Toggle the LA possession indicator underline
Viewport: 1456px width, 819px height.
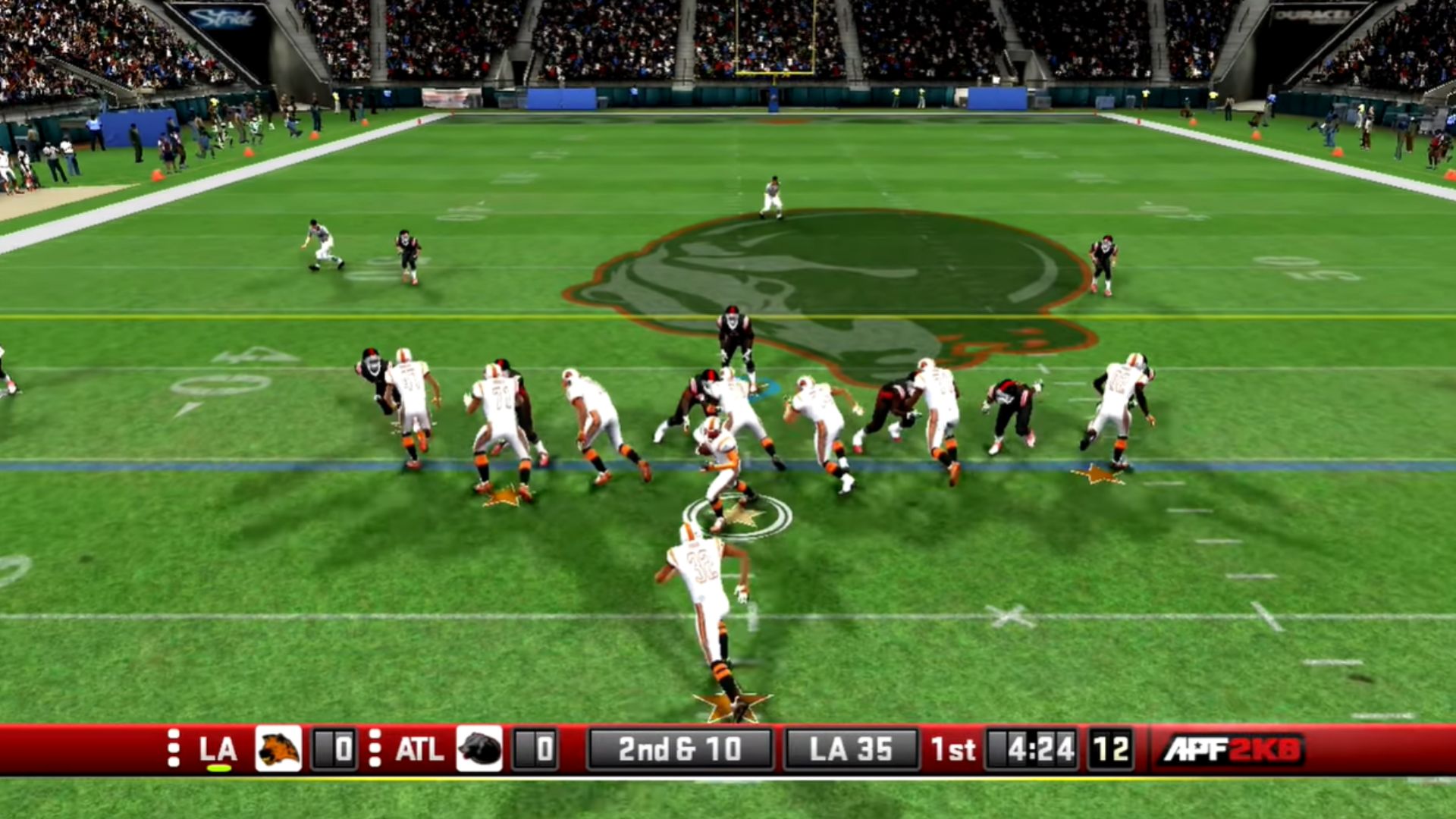pyautogui.click(x=221, y=767)
